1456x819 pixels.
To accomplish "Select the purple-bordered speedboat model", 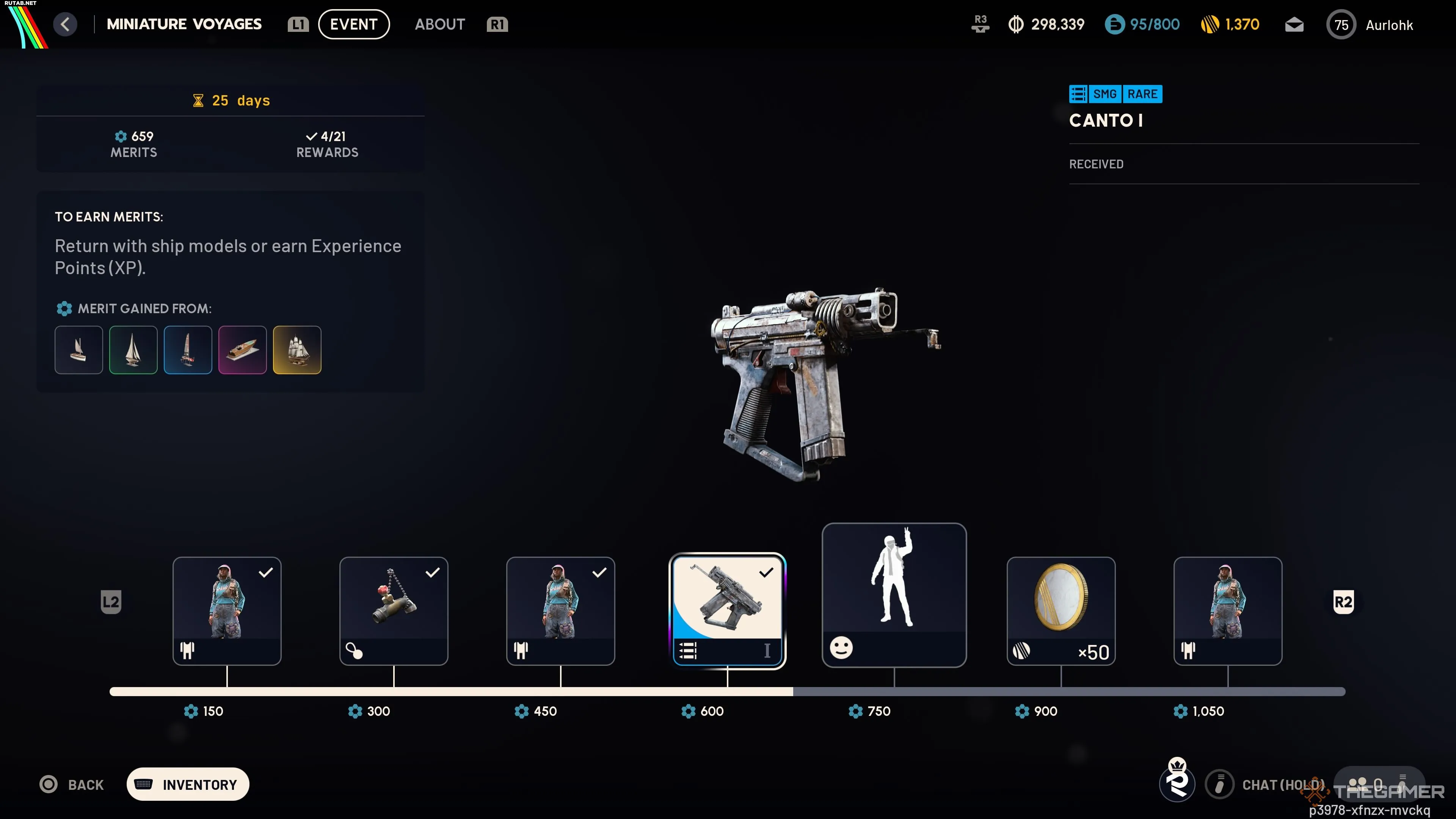I will click(243, 350).
